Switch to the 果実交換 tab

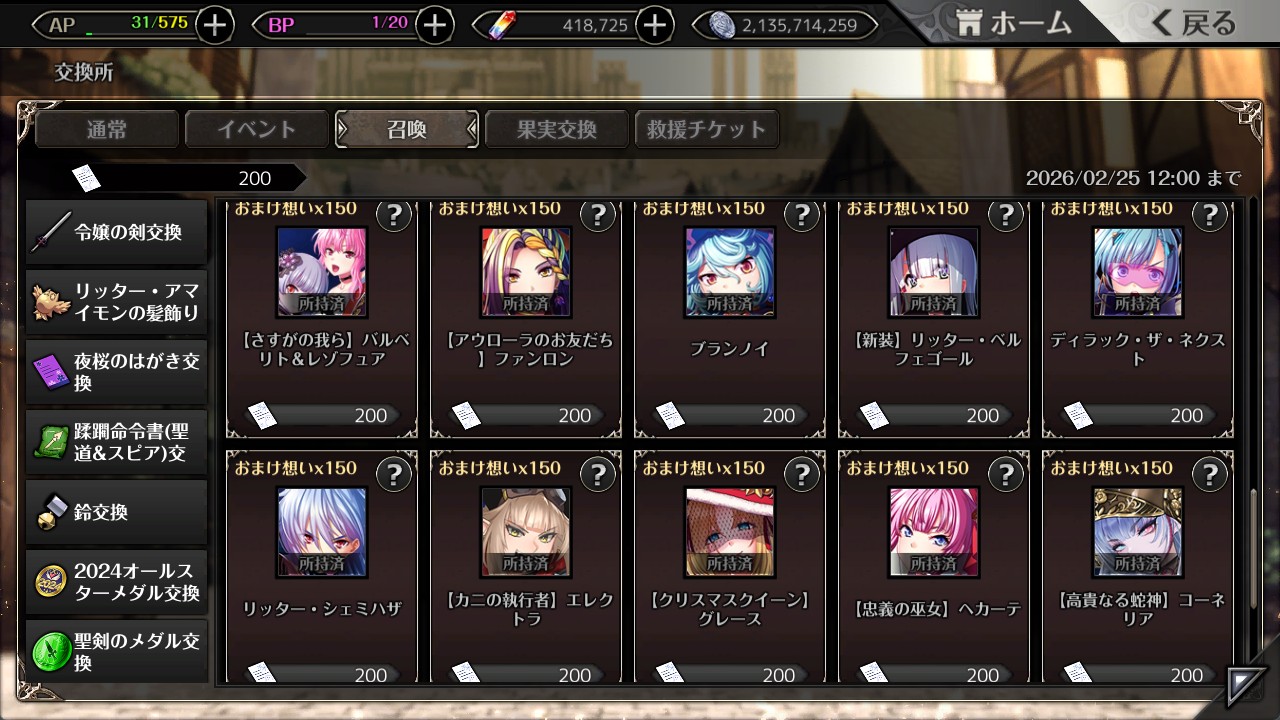557,129
